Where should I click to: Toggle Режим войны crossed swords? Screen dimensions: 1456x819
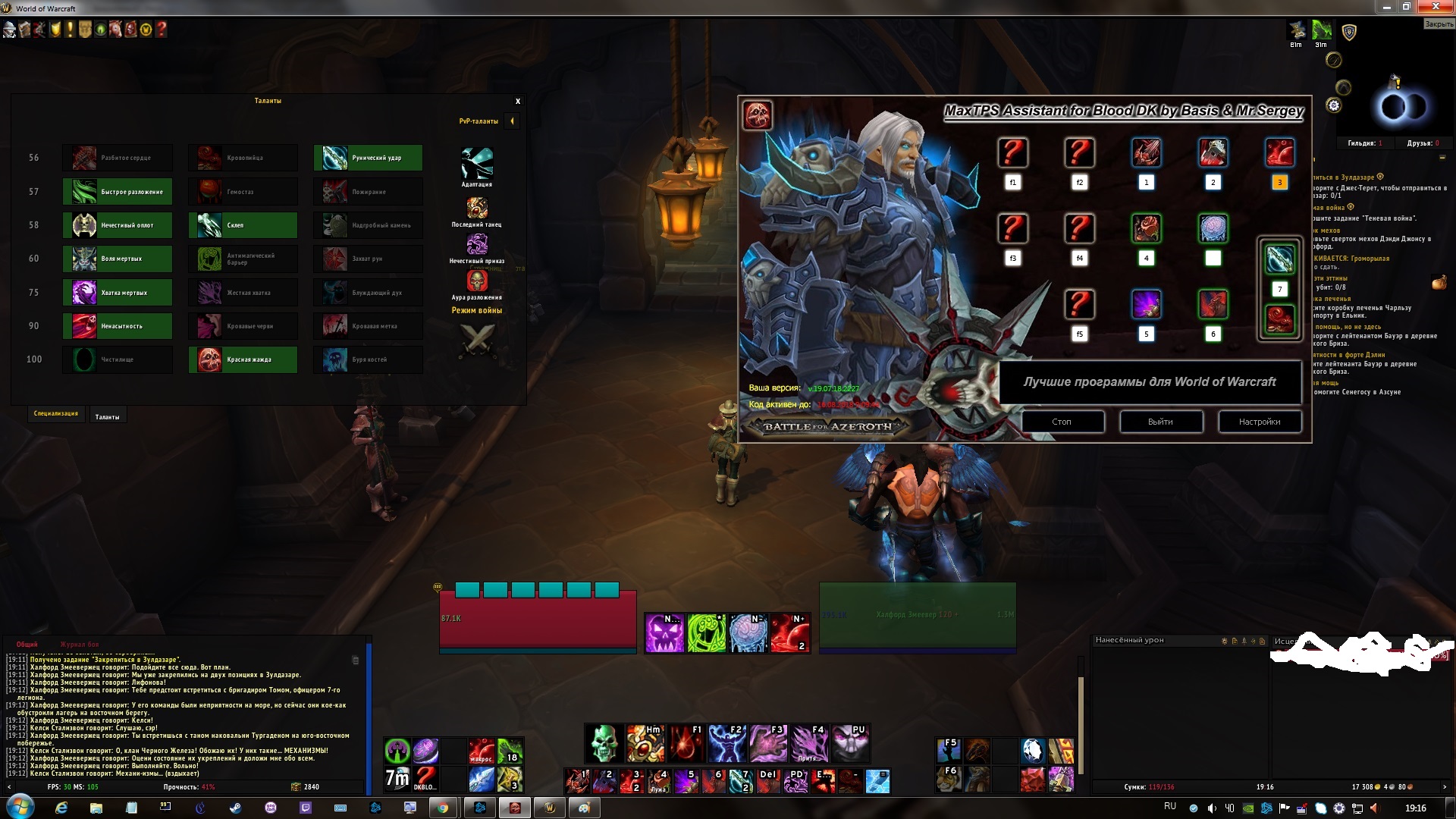tap(477, 339)
